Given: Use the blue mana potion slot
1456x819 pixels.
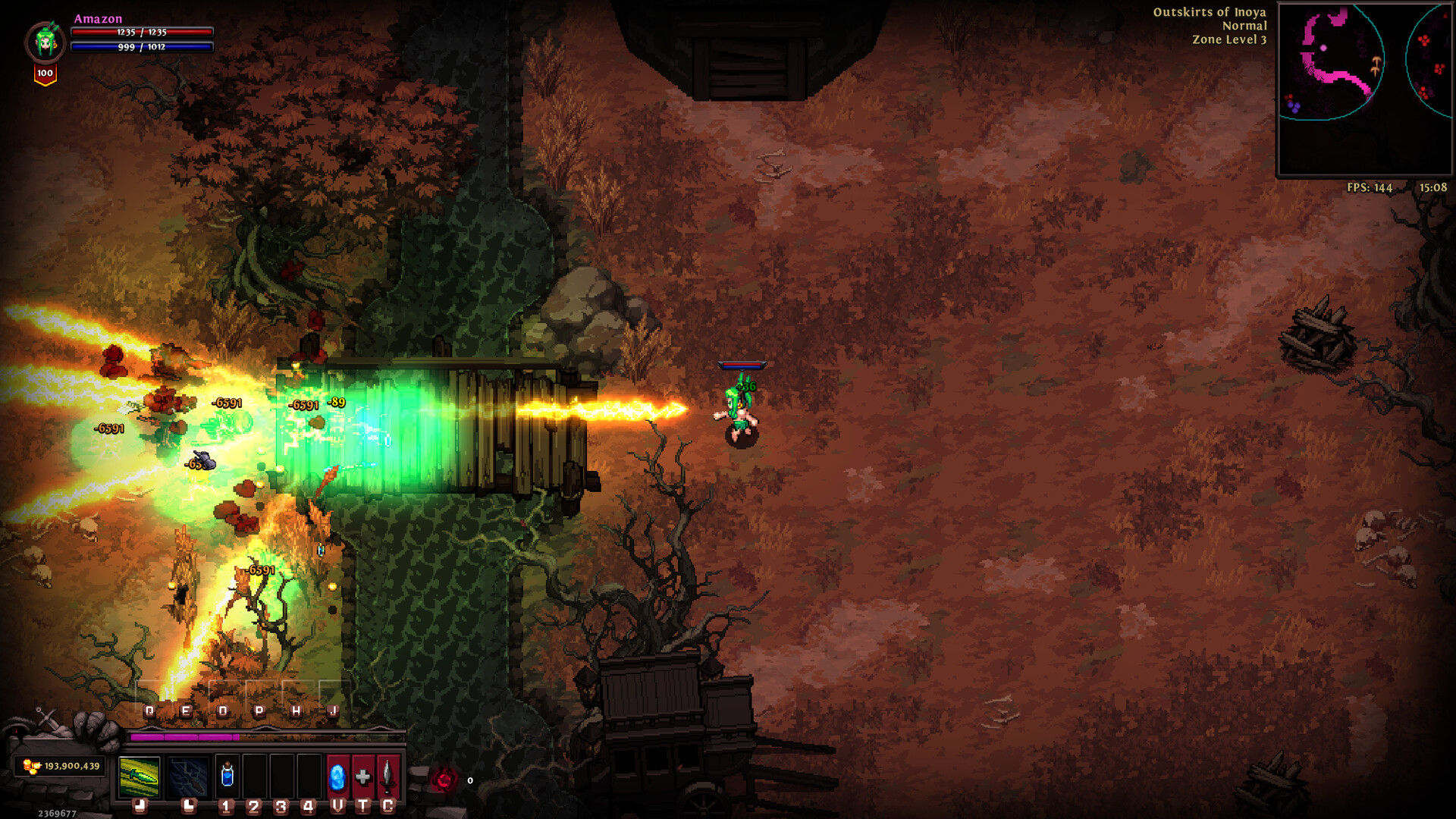Looking at the screenshot, I should (227, 776).
